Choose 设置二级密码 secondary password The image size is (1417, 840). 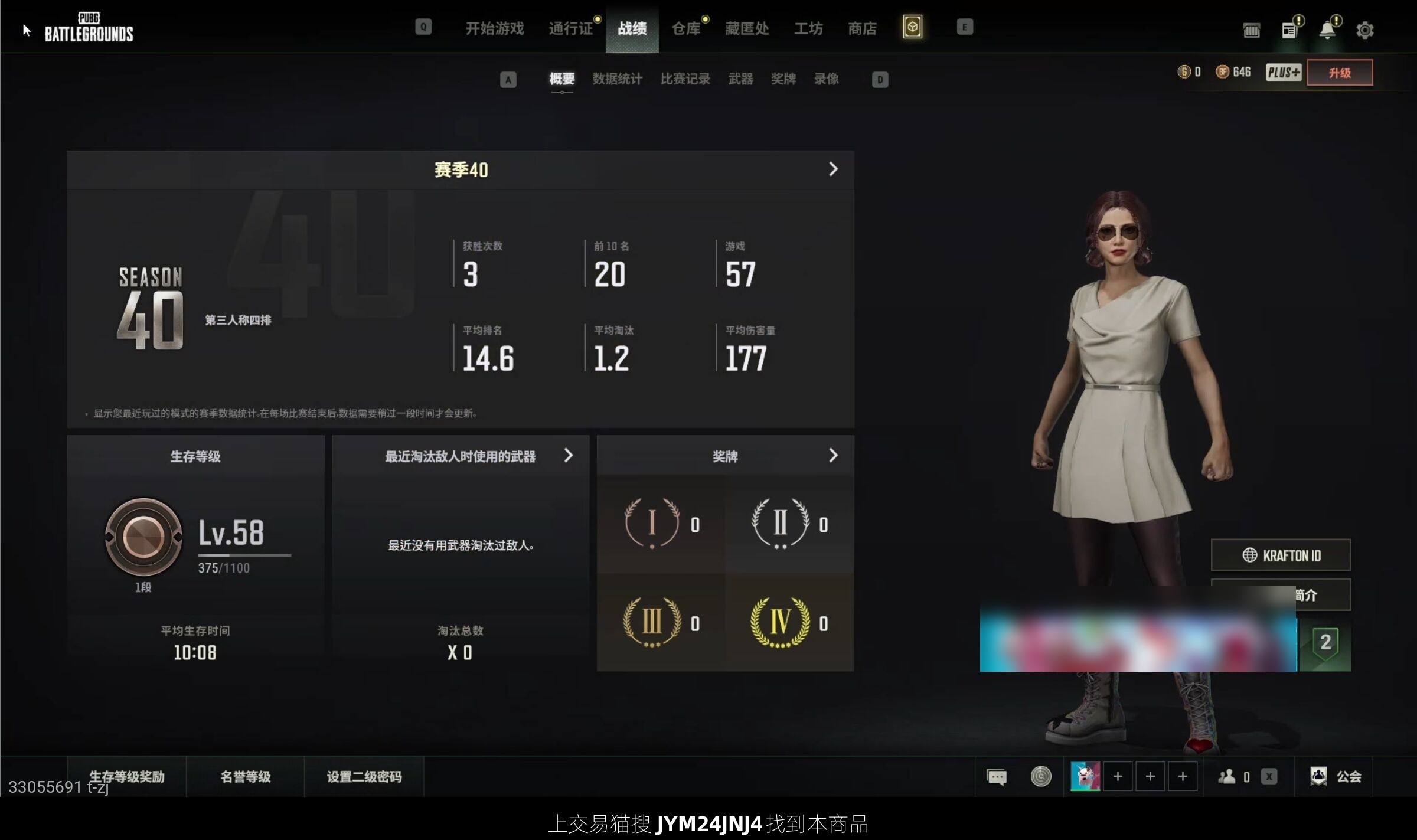[364, 776]
